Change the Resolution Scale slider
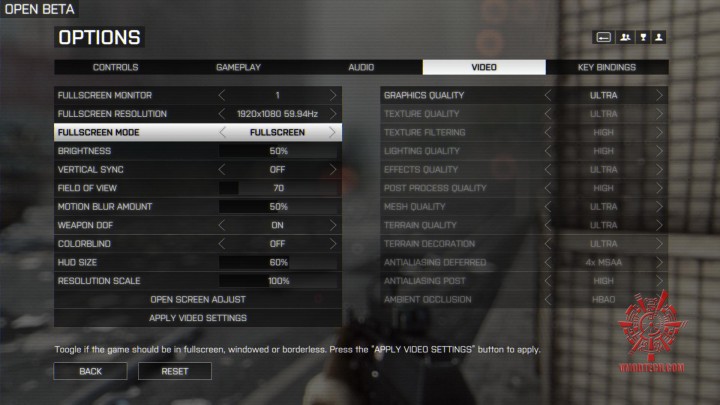Screen dimensions: 720x405 278,281
